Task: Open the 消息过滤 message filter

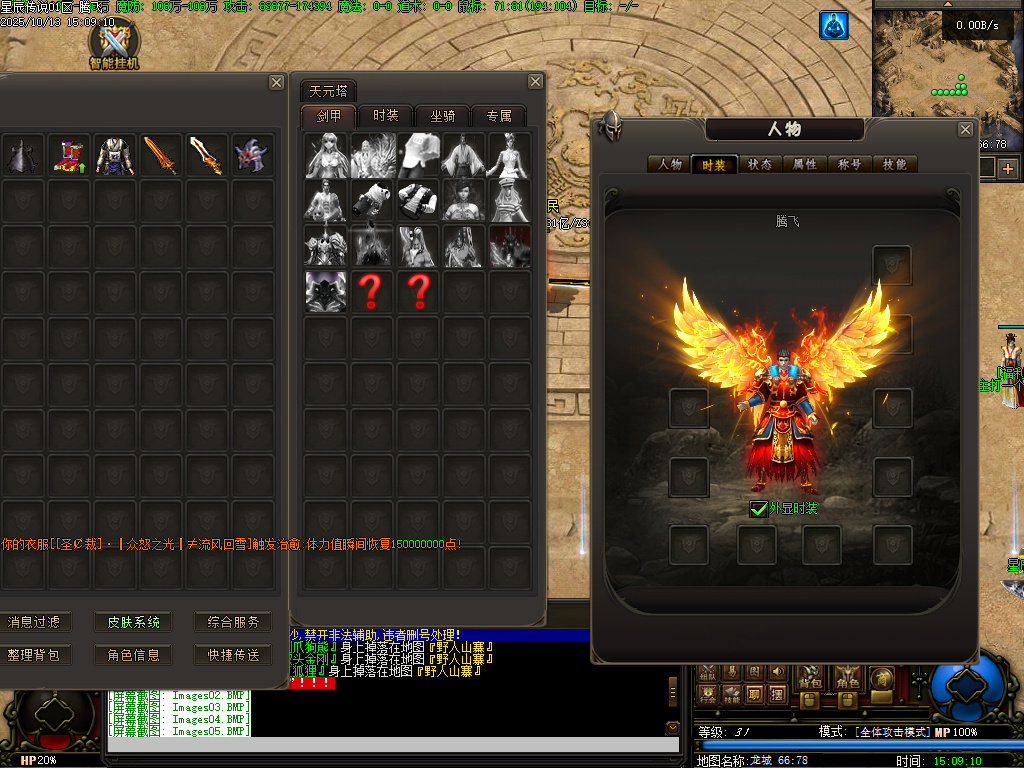Action: (33, 622)
